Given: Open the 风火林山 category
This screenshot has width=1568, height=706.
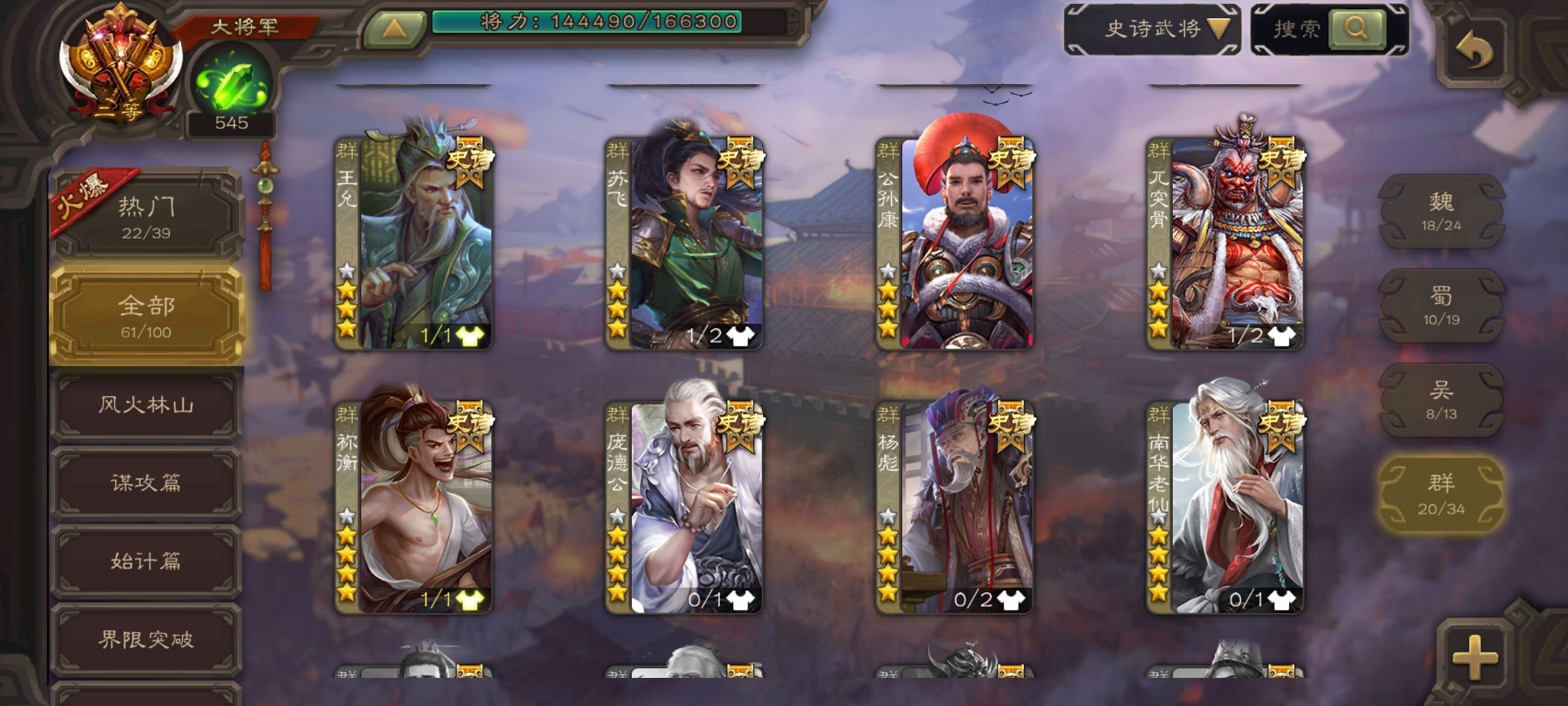Looking at the screenshot, I should (146, 405).
